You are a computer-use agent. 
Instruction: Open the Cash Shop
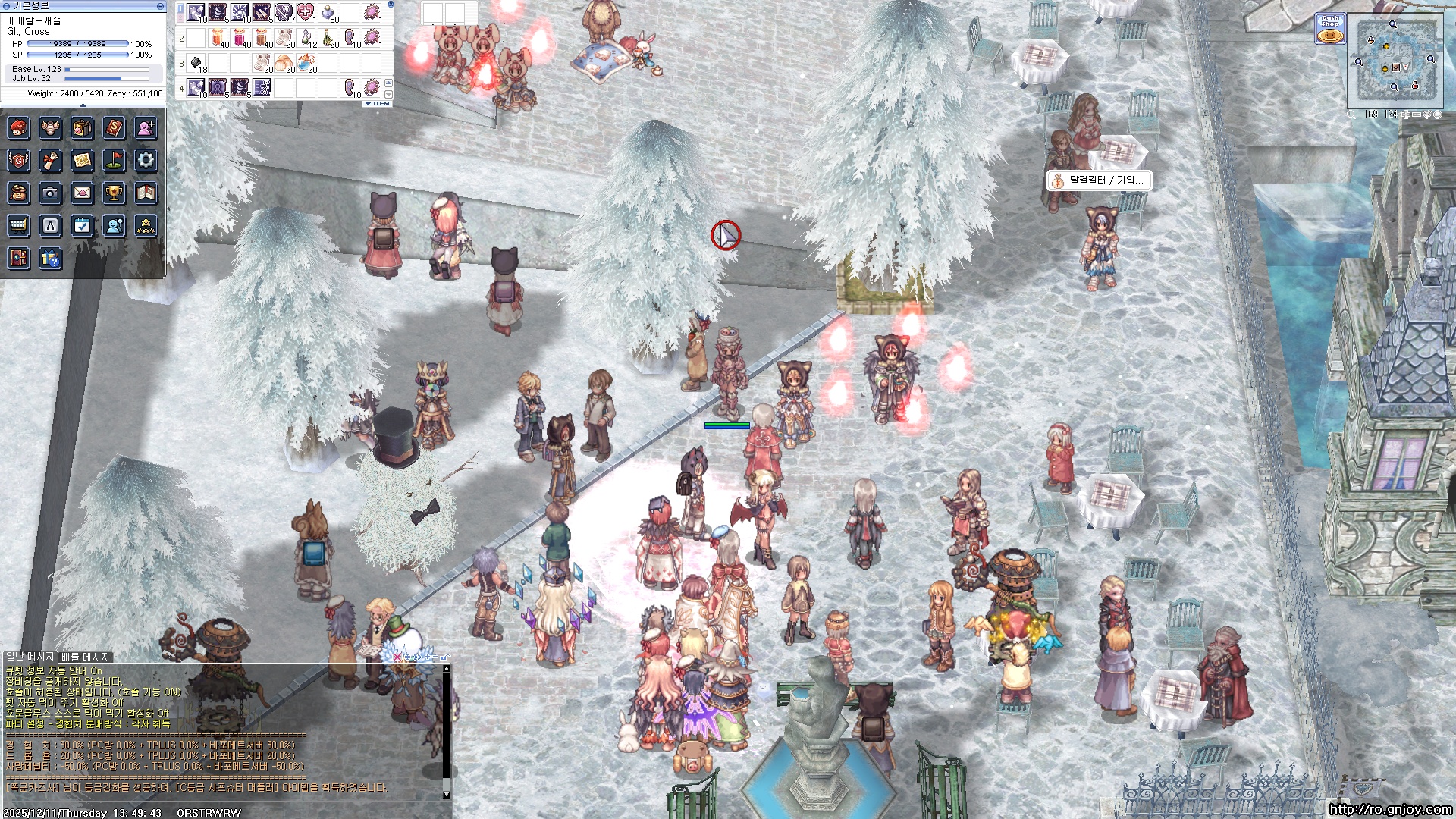click(x=1330, y=29)
